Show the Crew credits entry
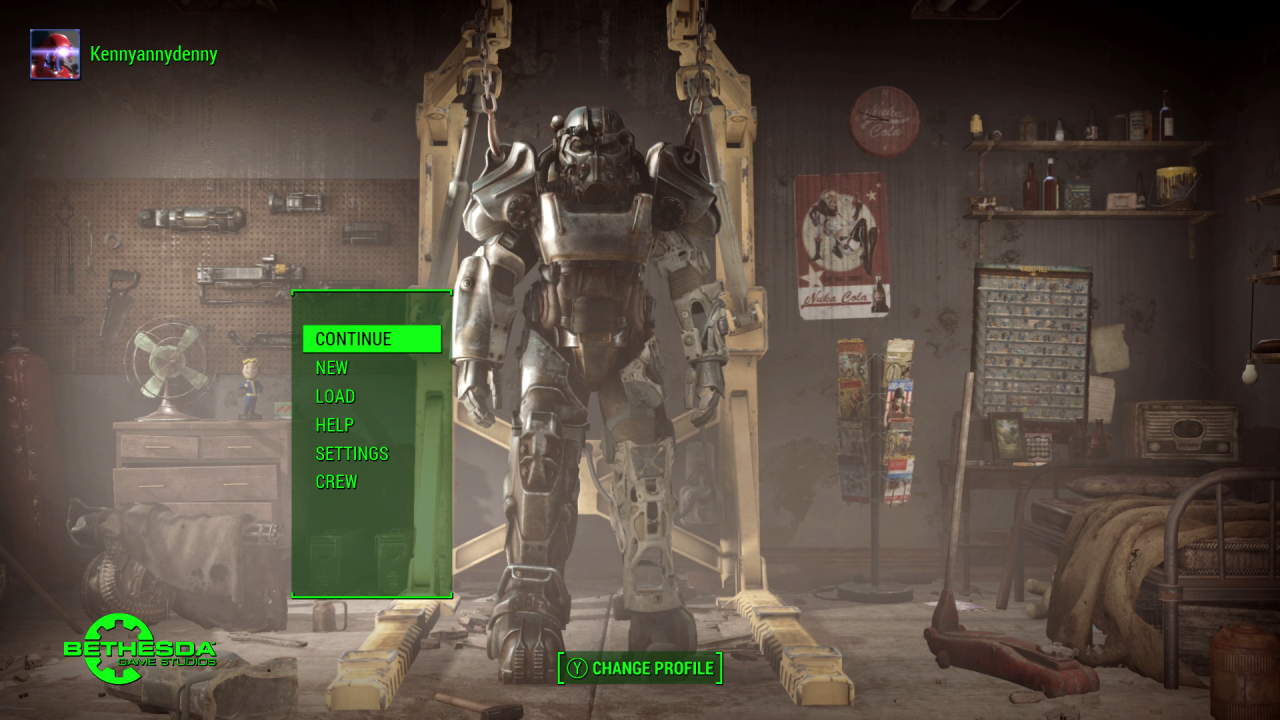The image size is (1280, 720). [336, 482]
